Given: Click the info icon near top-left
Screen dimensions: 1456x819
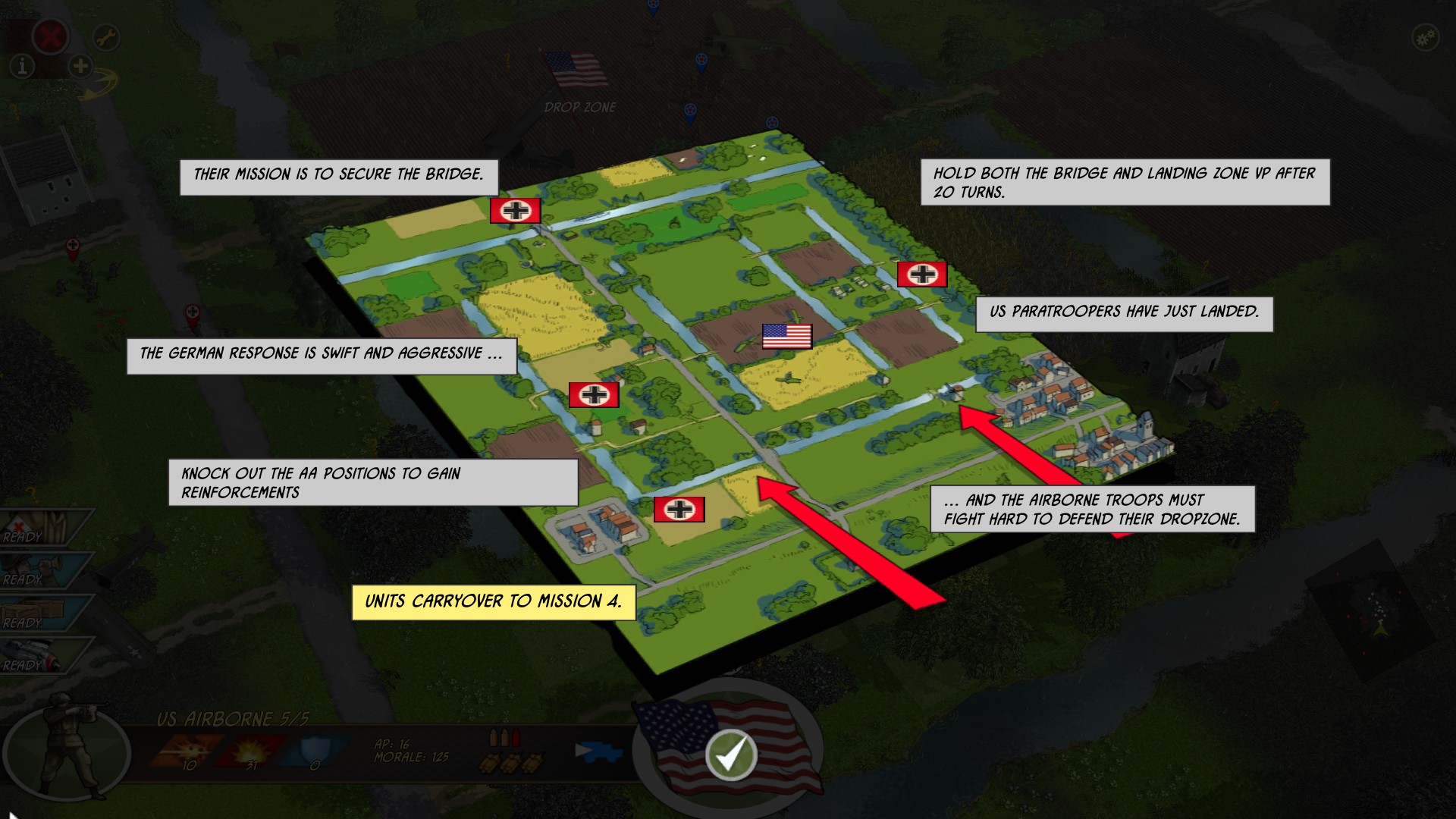Looking at the screenshot, I should (x=23, y=67).
